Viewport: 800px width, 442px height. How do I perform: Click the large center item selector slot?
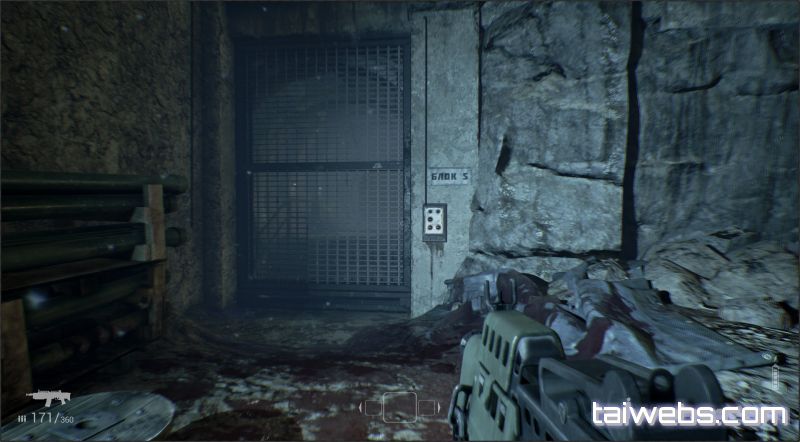click(400, 406)
